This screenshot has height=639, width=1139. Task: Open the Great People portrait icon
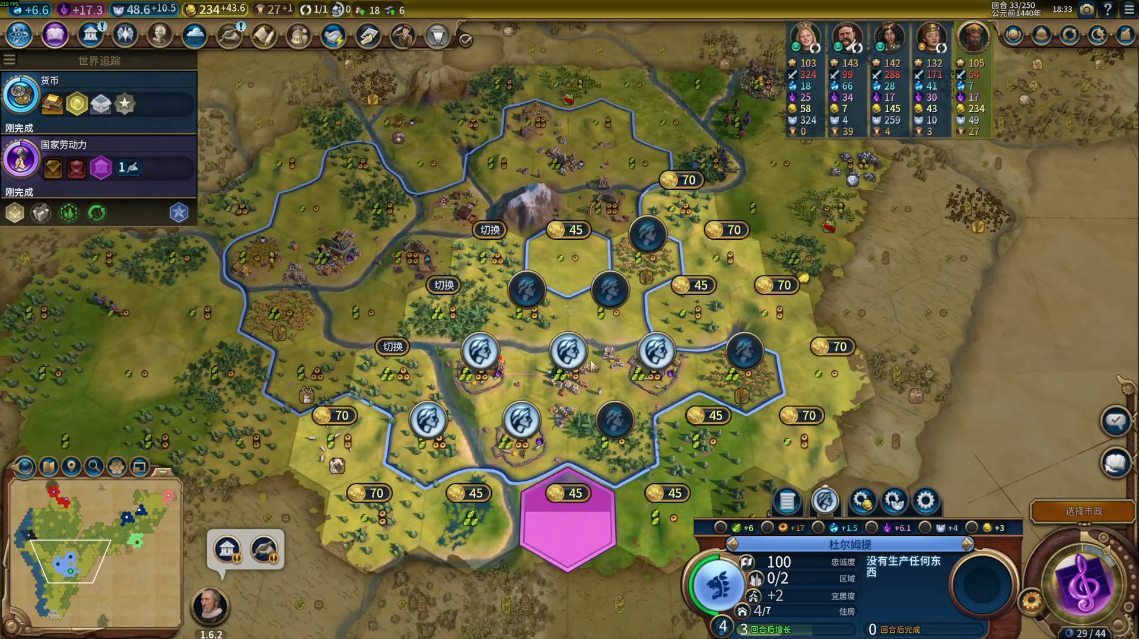tap(160, 35)
